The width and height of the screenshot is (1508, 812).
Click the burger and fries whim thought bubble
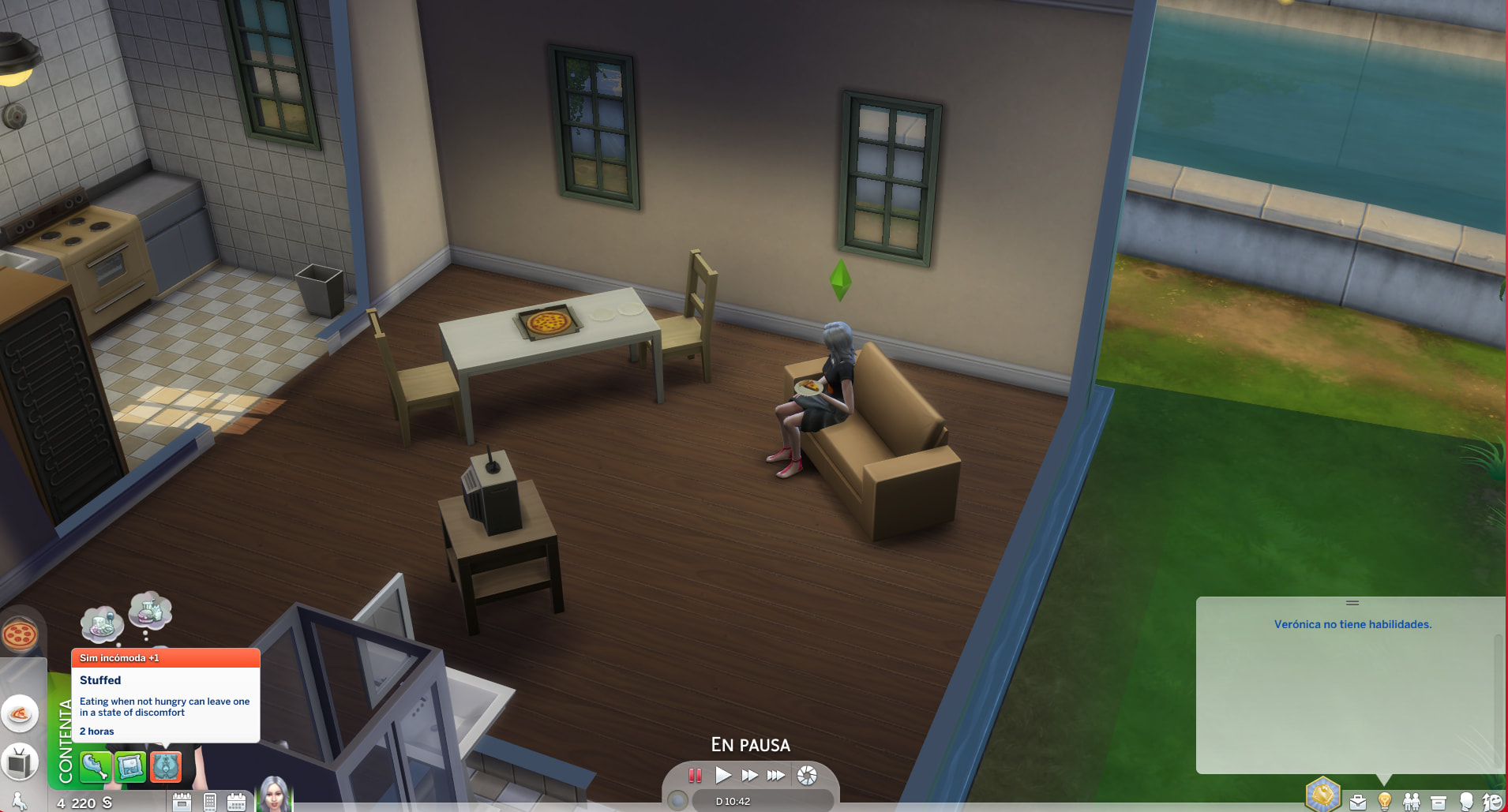[150, 611]
